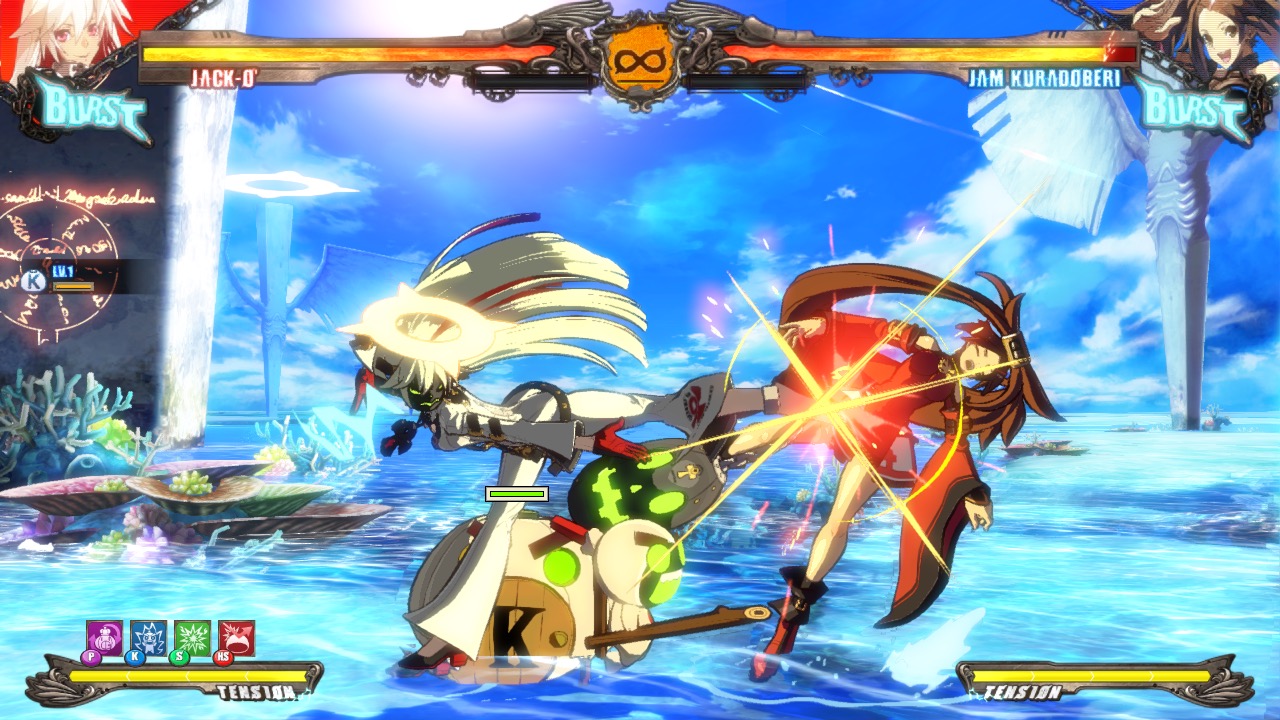This screenshot has height=720, width=1280.
Task: Click the infinity timer emblem at top center
Action: coord(640,58)
